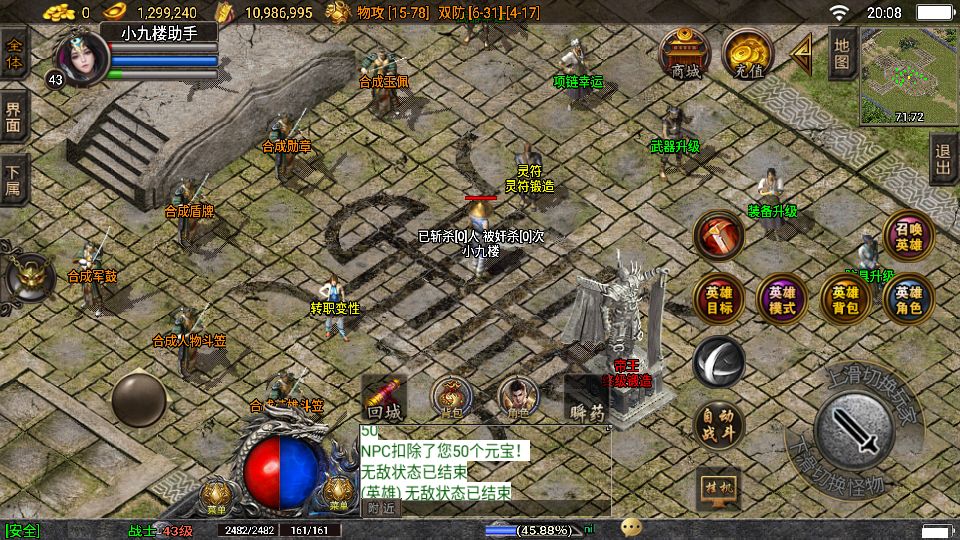
Task: Open 英雄背包 hero bag
Action: point(845,298)
